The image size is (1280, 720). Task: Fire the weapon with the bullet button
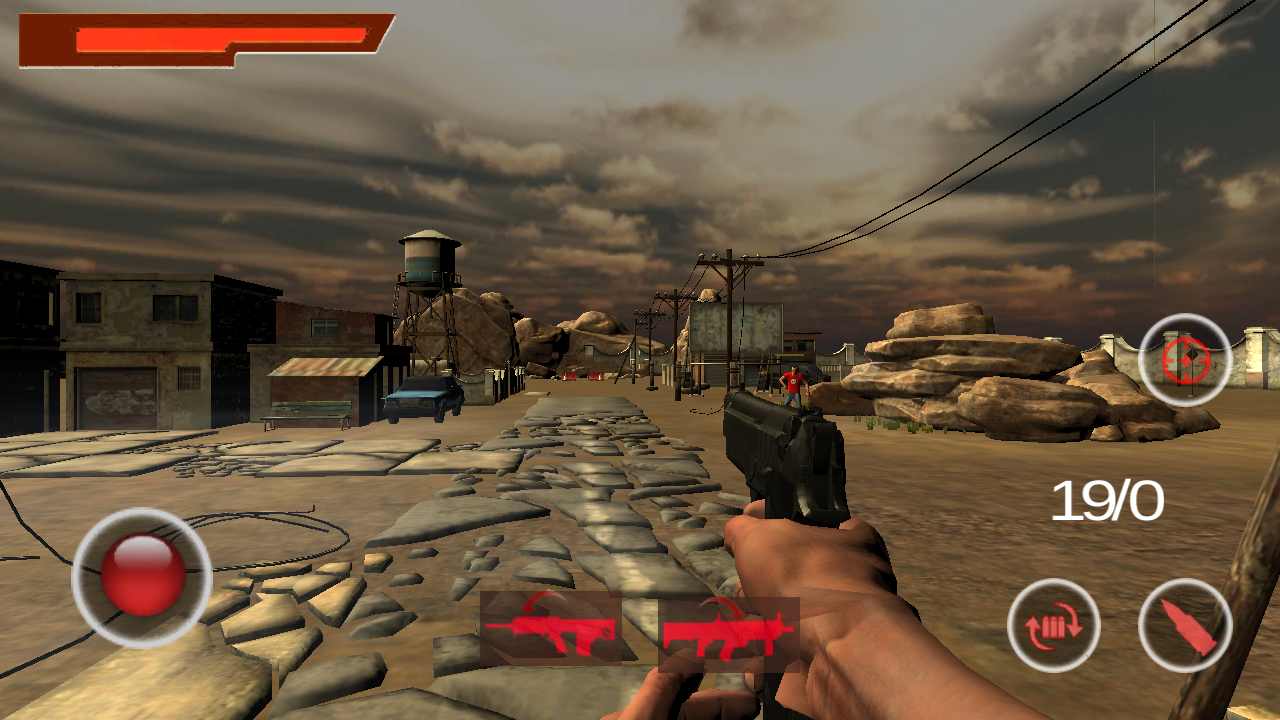1186,625
